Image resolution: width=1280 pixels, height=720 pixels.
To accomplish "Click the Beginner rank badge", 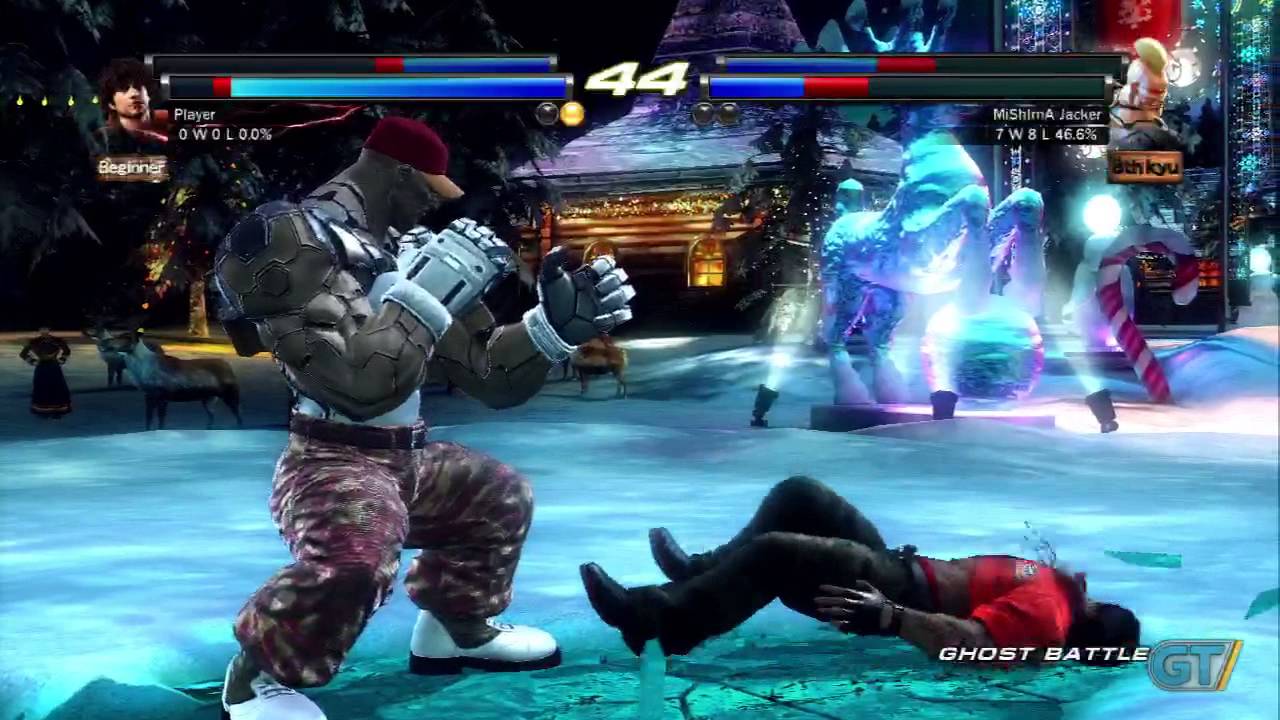I will click(x=132, y=168).
